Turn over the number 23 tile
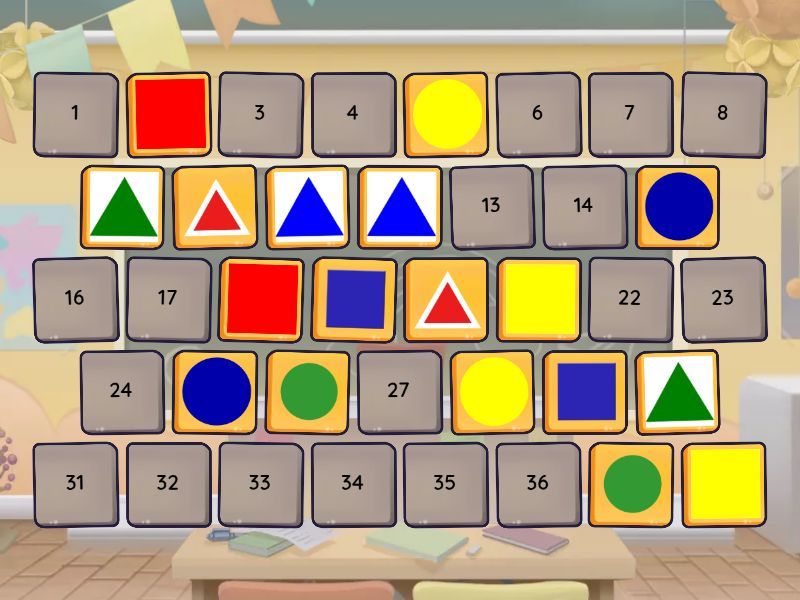 coord(722,298)
